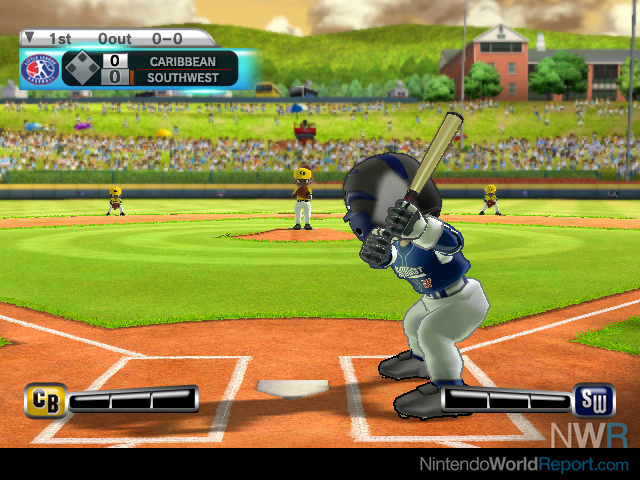Choose the SOUTHWEST team name row
Viewport: 640px width, 480px height.
point(182,77)
